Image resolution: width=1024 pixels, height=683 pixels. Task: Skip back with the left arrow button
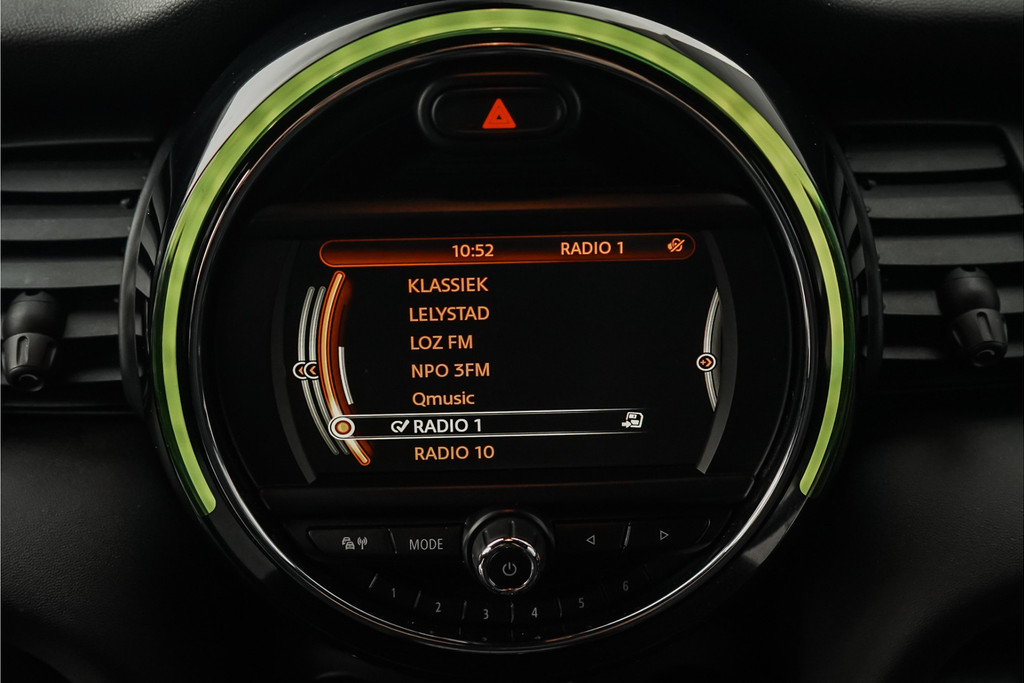point(590,541)
